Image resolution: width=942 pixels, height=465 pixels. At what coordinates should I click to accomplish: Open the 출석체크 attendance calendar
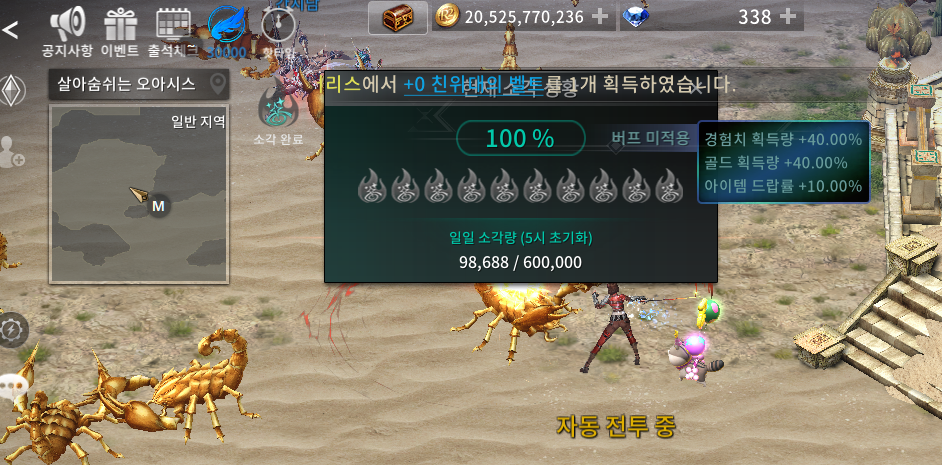[x=173, y=29]
